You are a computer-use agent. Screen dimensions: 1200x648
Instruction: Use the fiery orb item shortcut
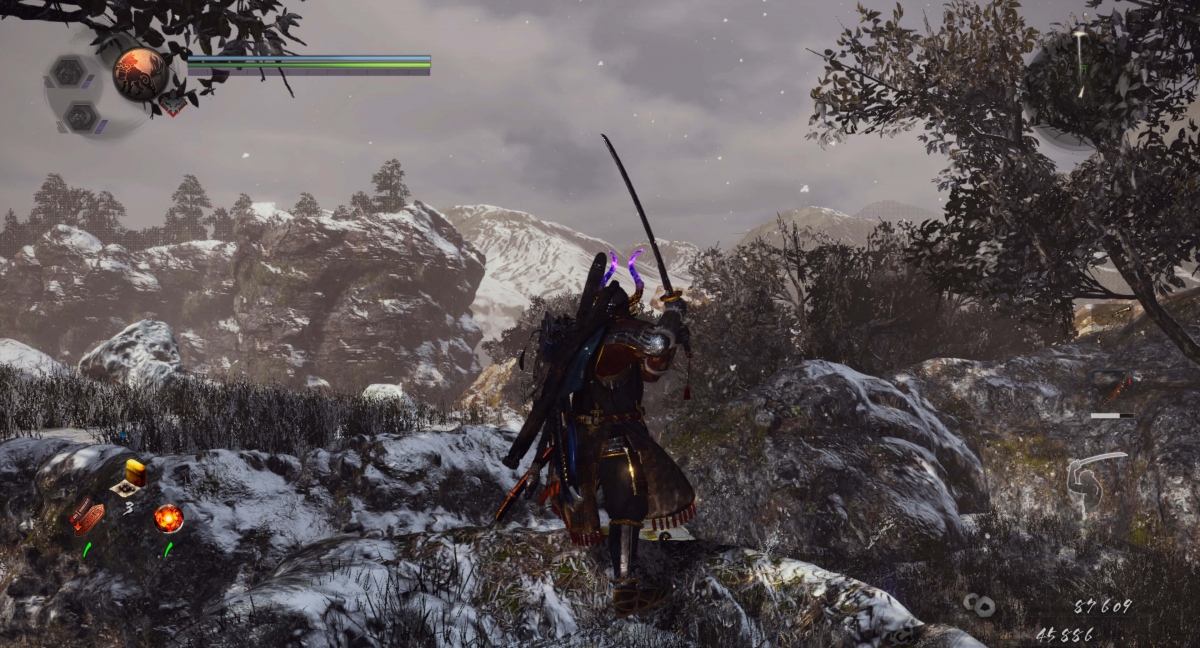pyautogui.click(x=168, y=518)
